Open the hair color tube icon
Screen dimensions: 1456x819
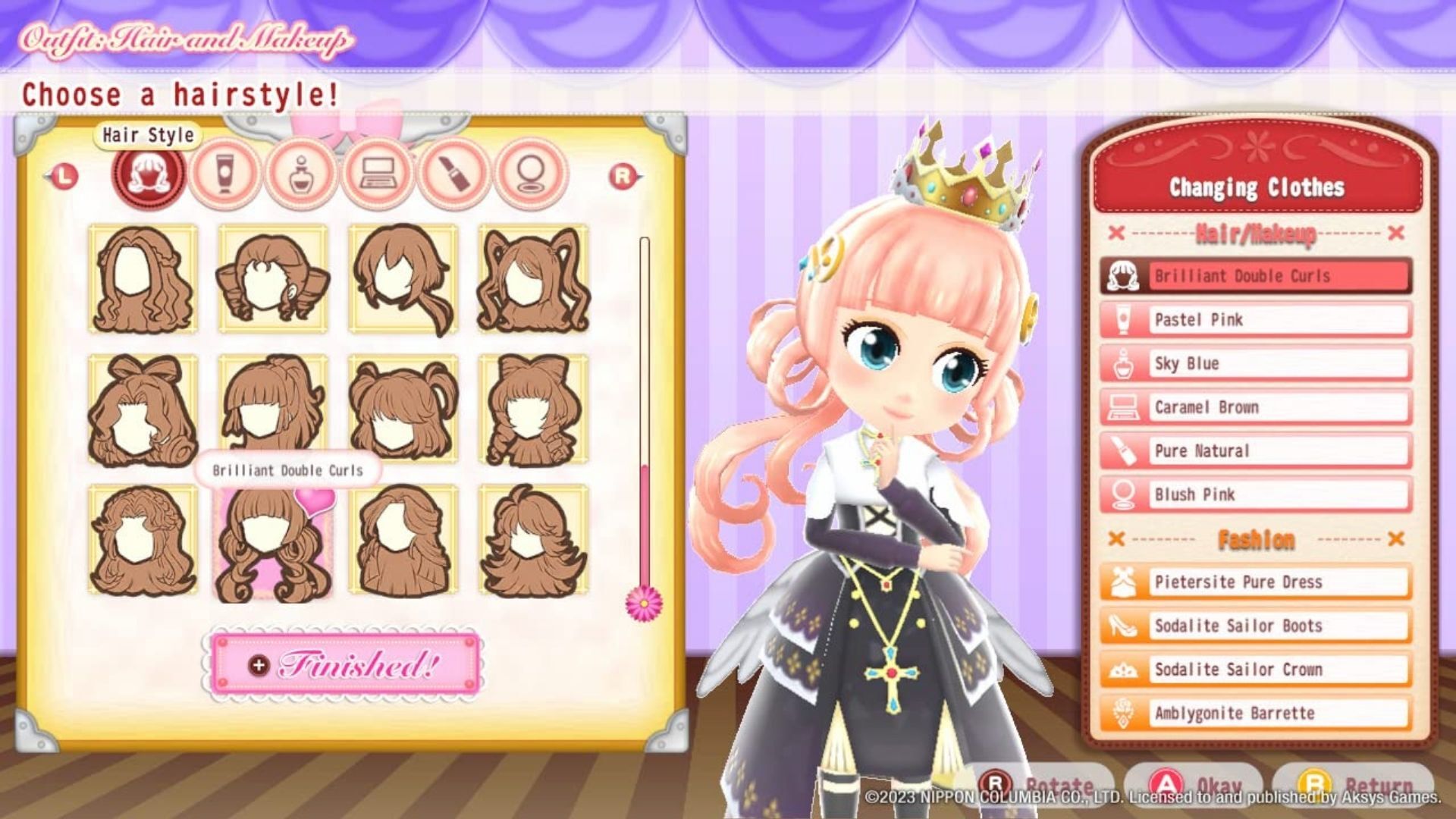[x=225, y=176]
